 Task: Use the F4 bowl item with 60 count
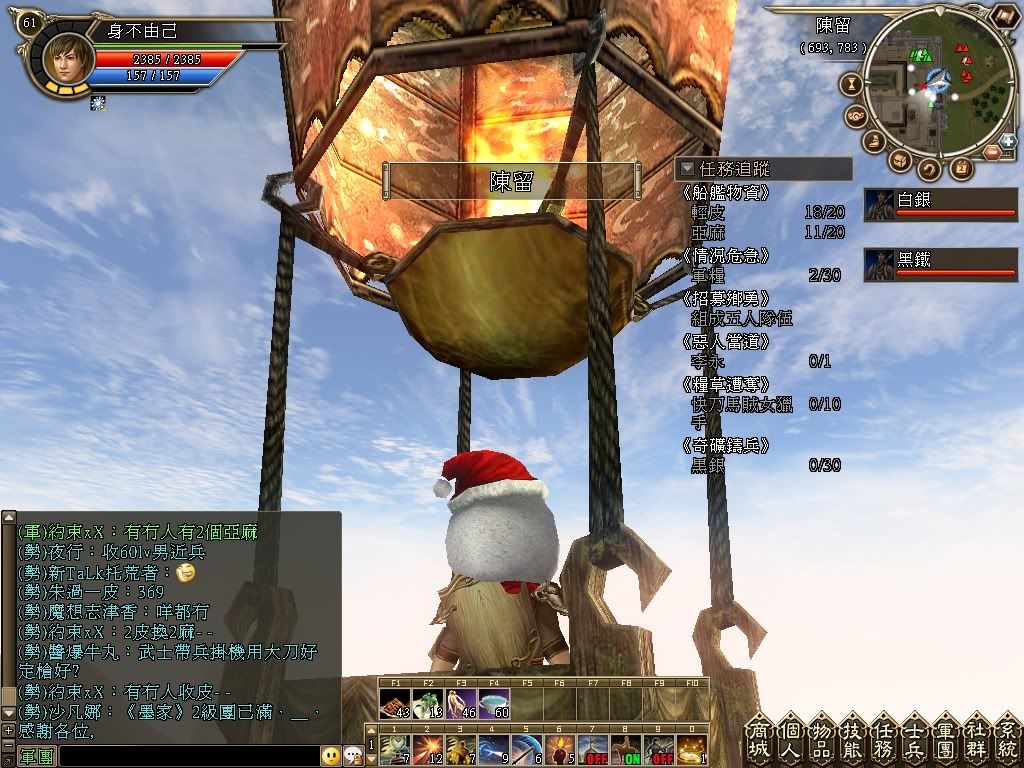pyautogui.click(x=494, y=704)
